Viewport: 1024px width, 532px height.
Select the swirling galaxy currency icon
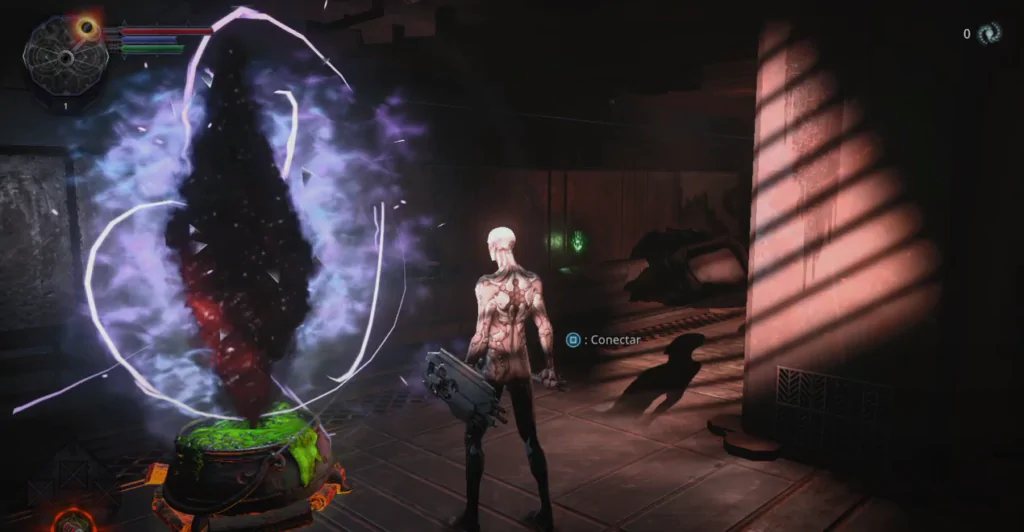tap(989, 33)
